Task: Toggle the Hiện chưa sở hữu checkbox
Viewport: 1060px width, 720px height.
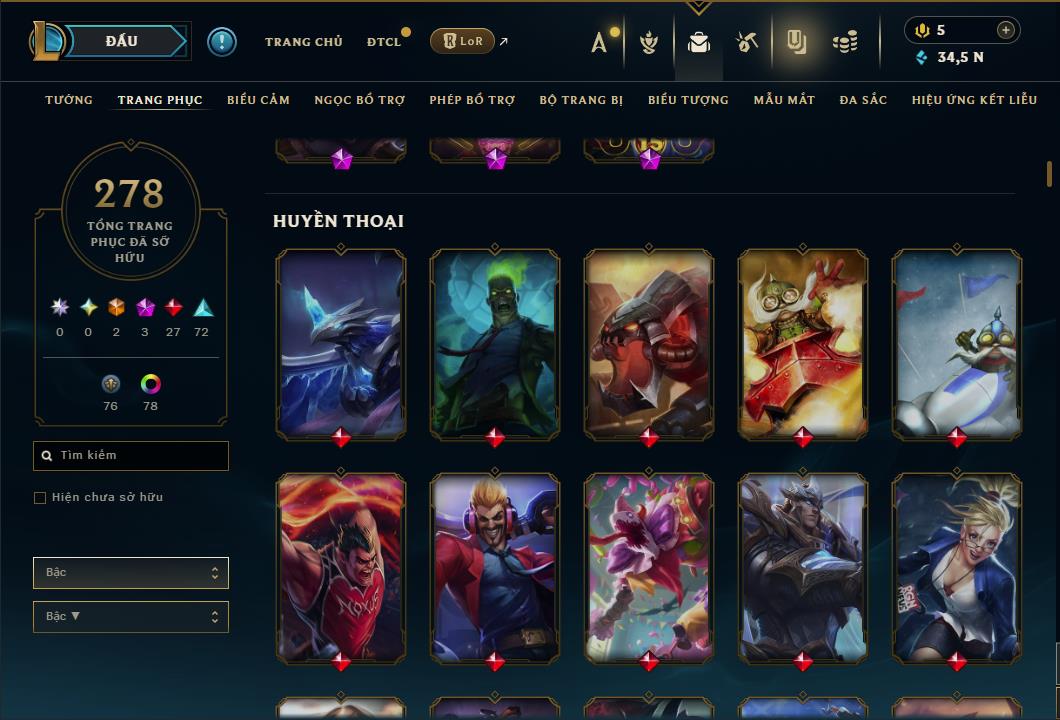Action: 40,498
